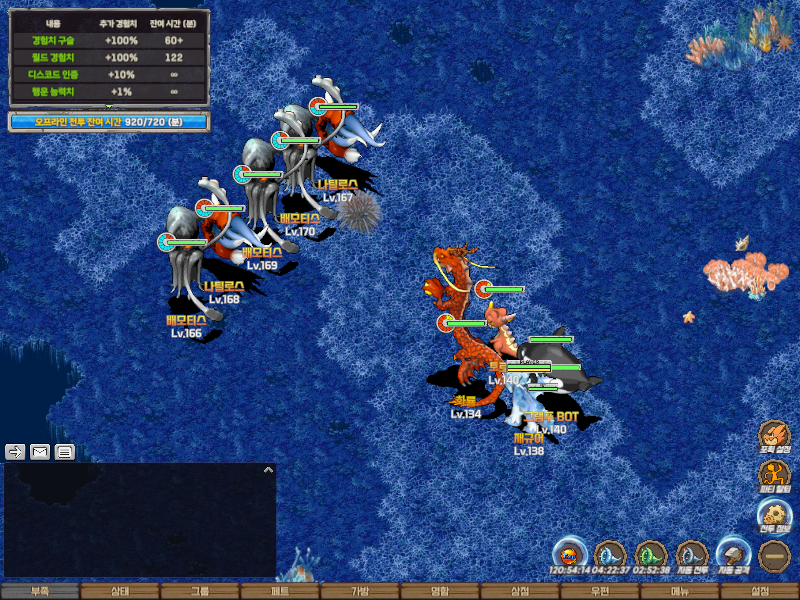Open 포획 설정 capture settings icon
Screen dimensions: 800x600
coord(774,435)
